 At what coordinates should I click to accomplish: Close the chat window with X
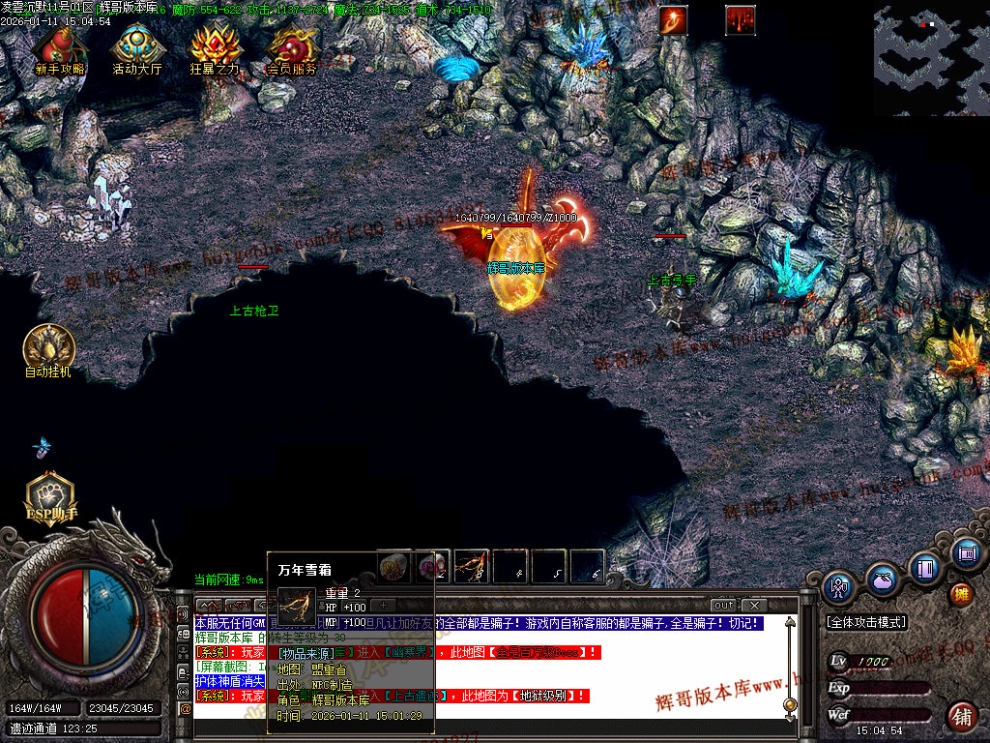click(755, 605)
